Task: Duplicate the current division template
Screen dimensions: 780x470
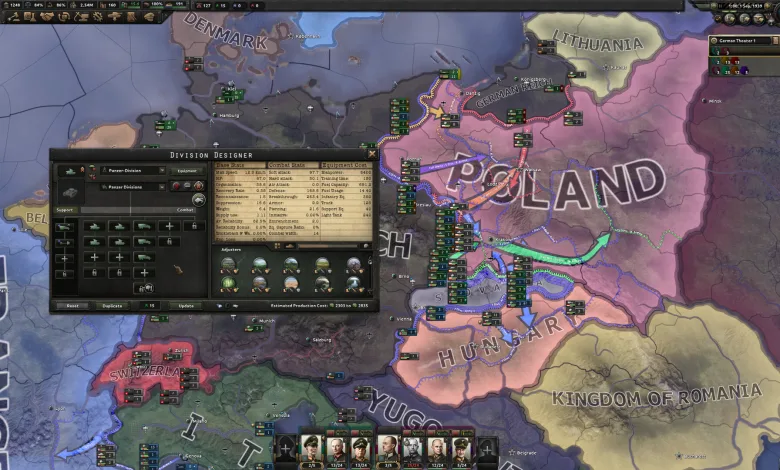Action: pos(112,305)
